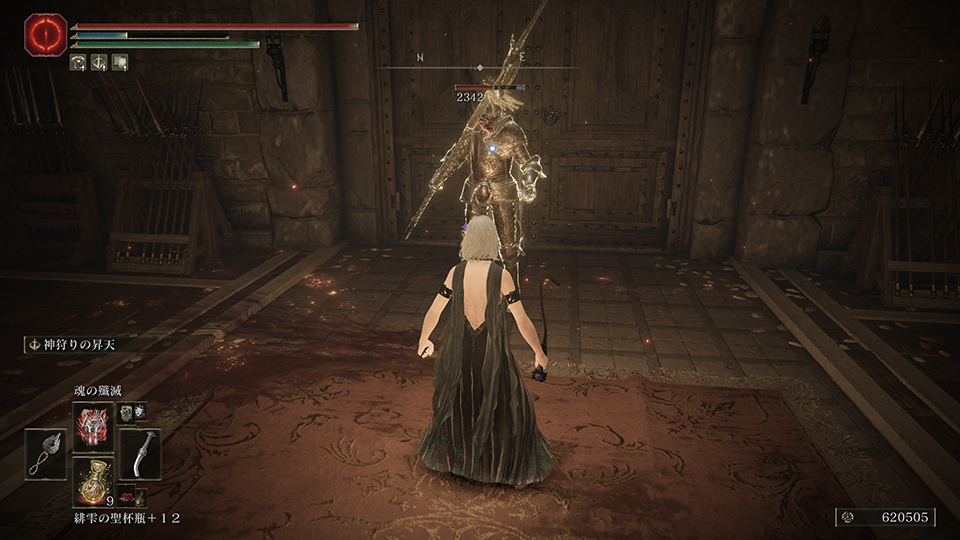Inspect the sword attack buff status icon
Viewport: 960px width, 540px height.
click(99, 62)
